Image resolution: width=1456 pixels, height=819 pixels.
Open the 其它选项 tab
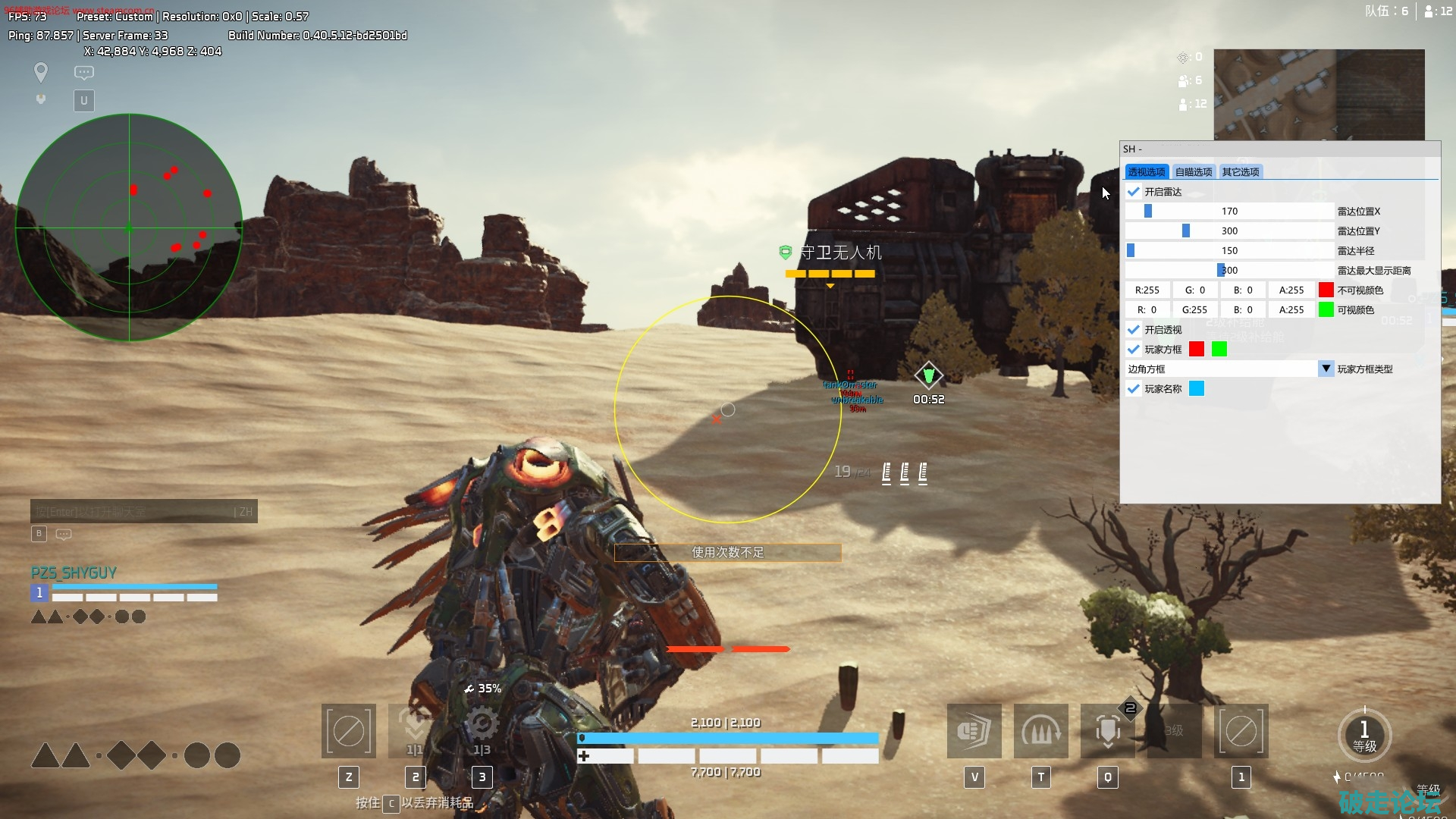click(x=1240, y=172)
